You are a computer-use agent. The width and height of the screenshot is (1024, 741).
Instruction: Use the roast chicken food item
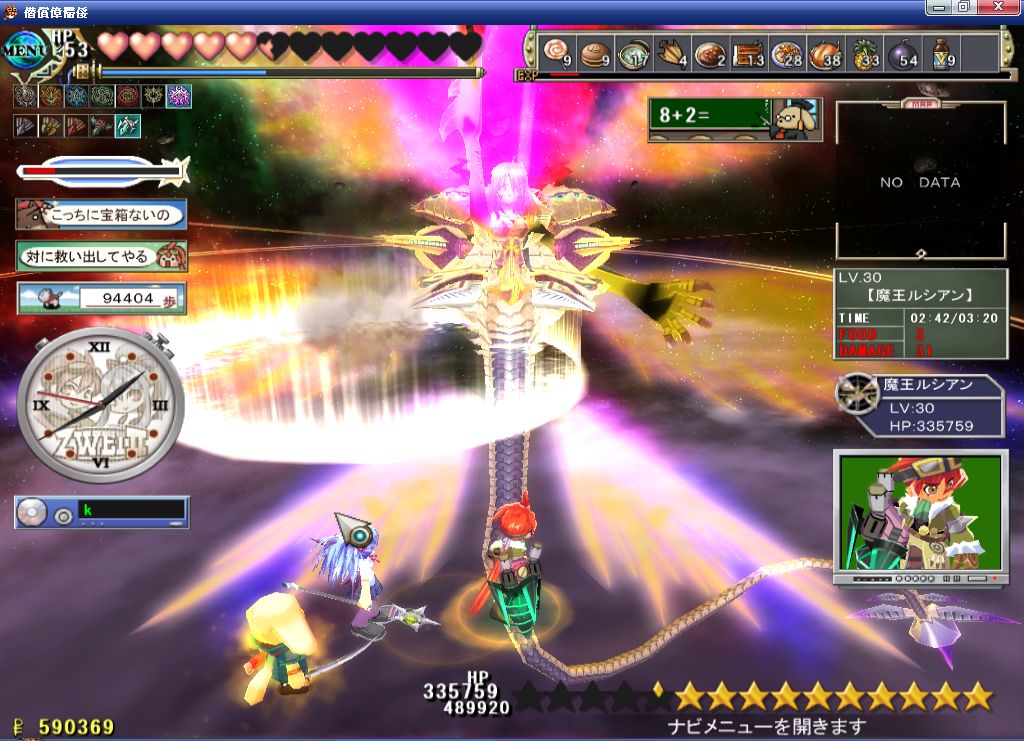tap(828, 53)
